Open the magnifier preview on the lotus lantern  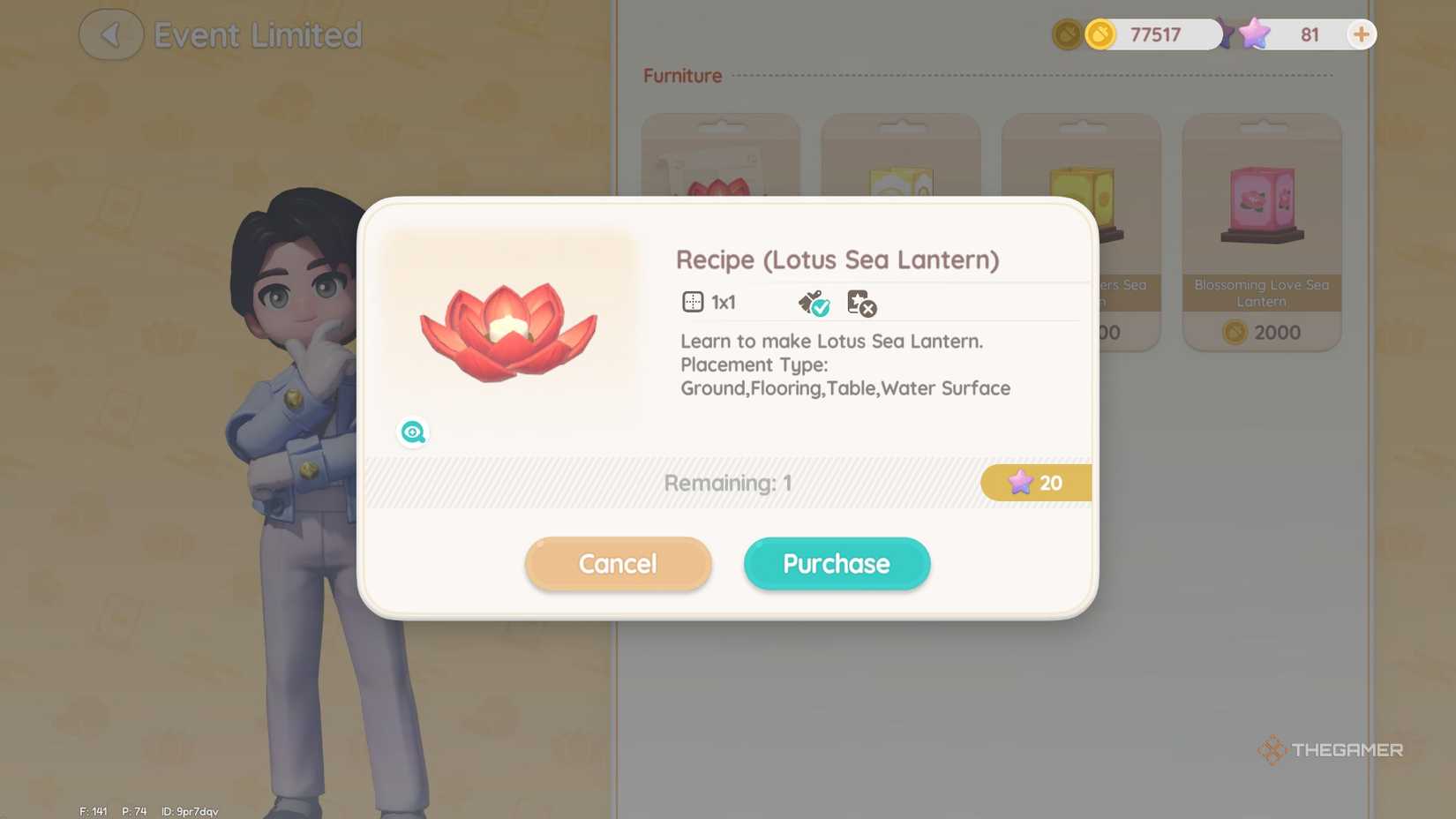pyautogui.click(x=413, y=432)
